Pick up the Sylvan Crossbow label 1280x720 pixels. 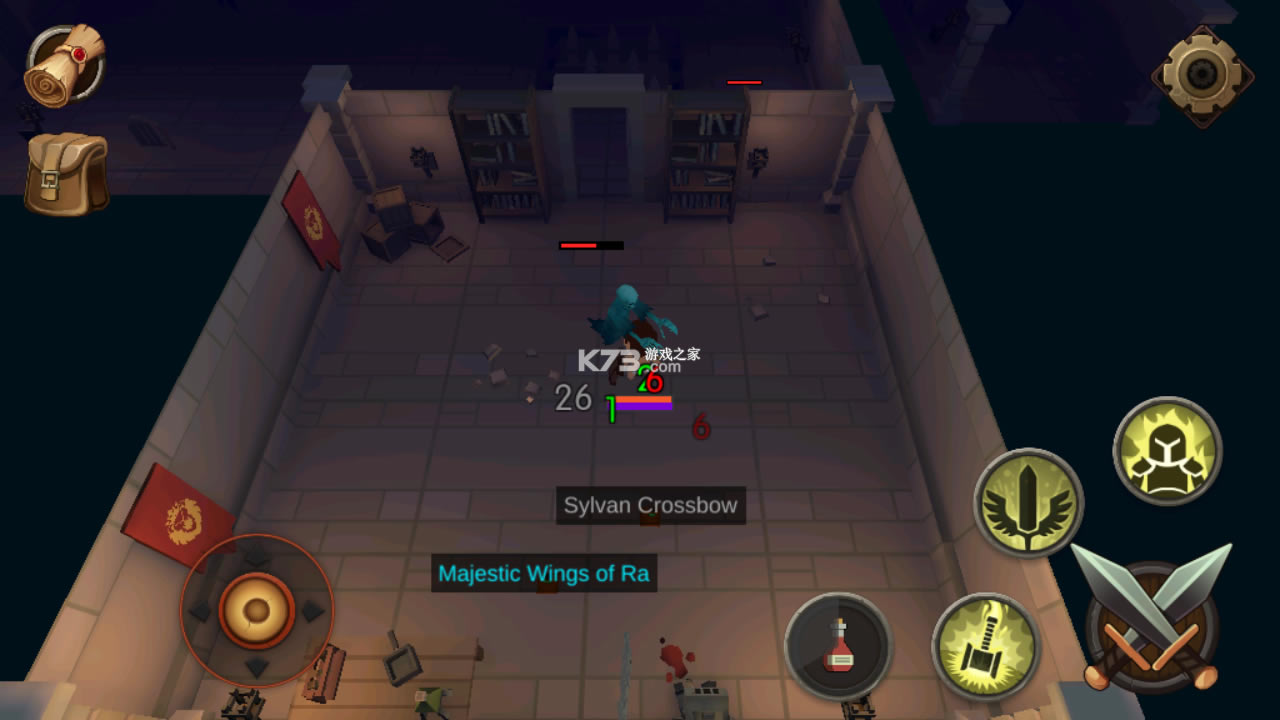[650, 505]
